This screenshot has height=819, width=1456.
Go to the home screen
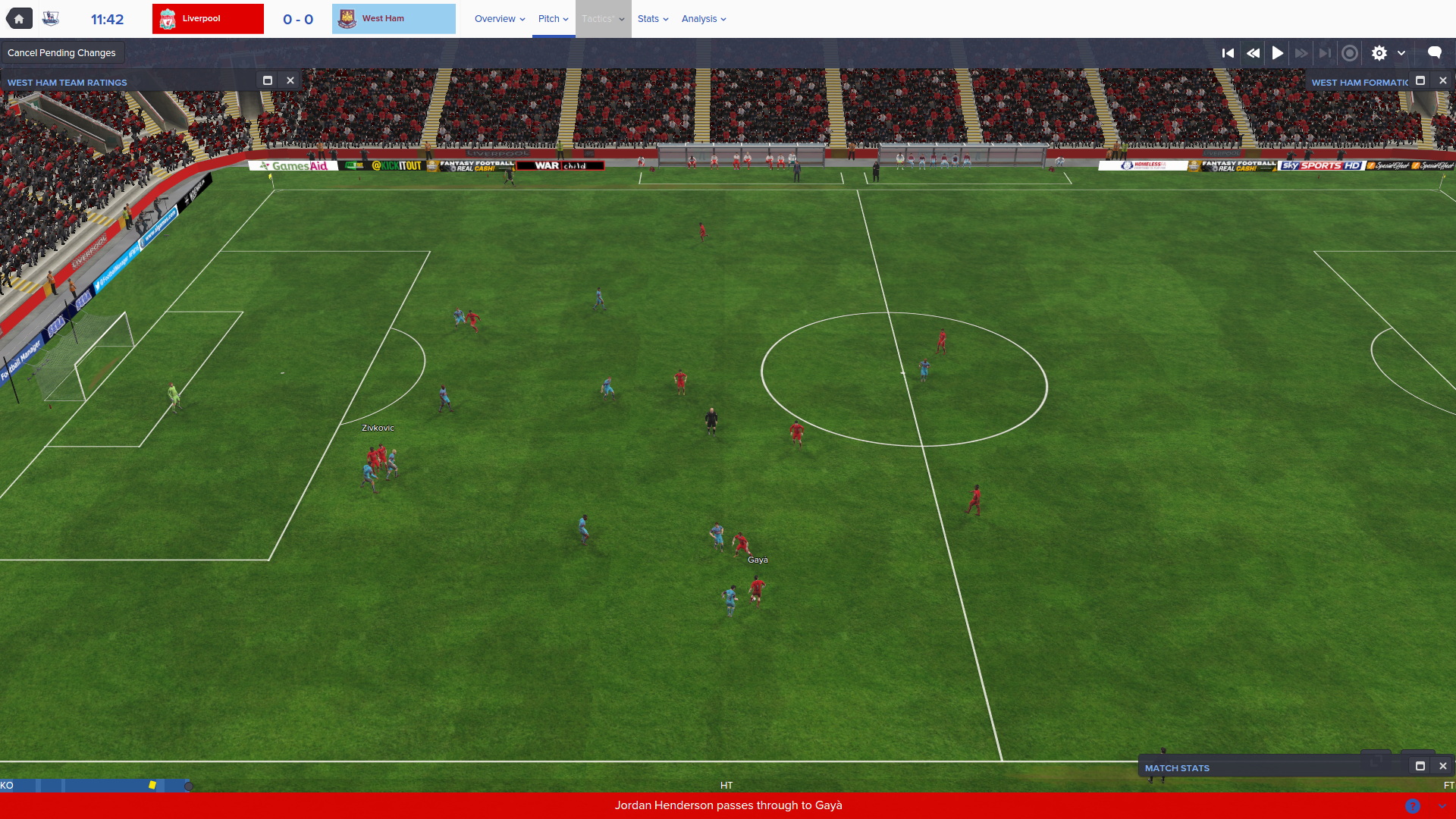pos(19,19)
